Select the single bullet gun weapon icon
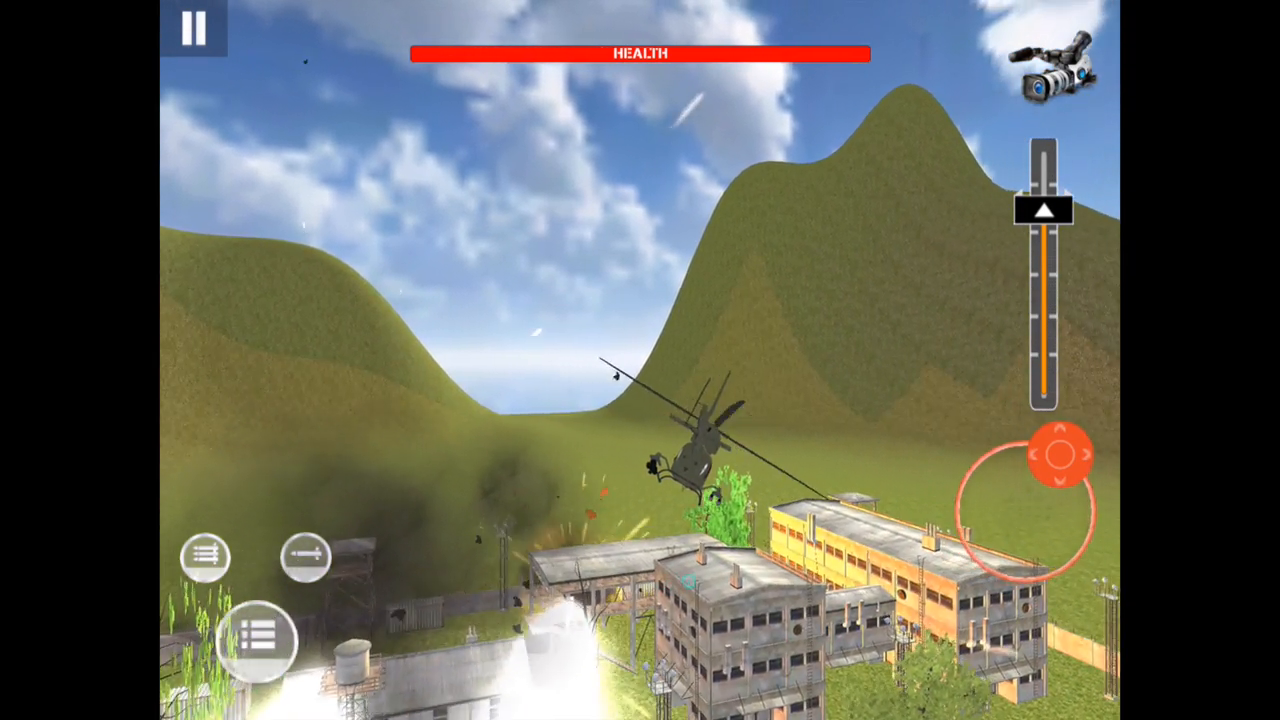This screenshot has width=1280, height=720. [x=304, y=554]
